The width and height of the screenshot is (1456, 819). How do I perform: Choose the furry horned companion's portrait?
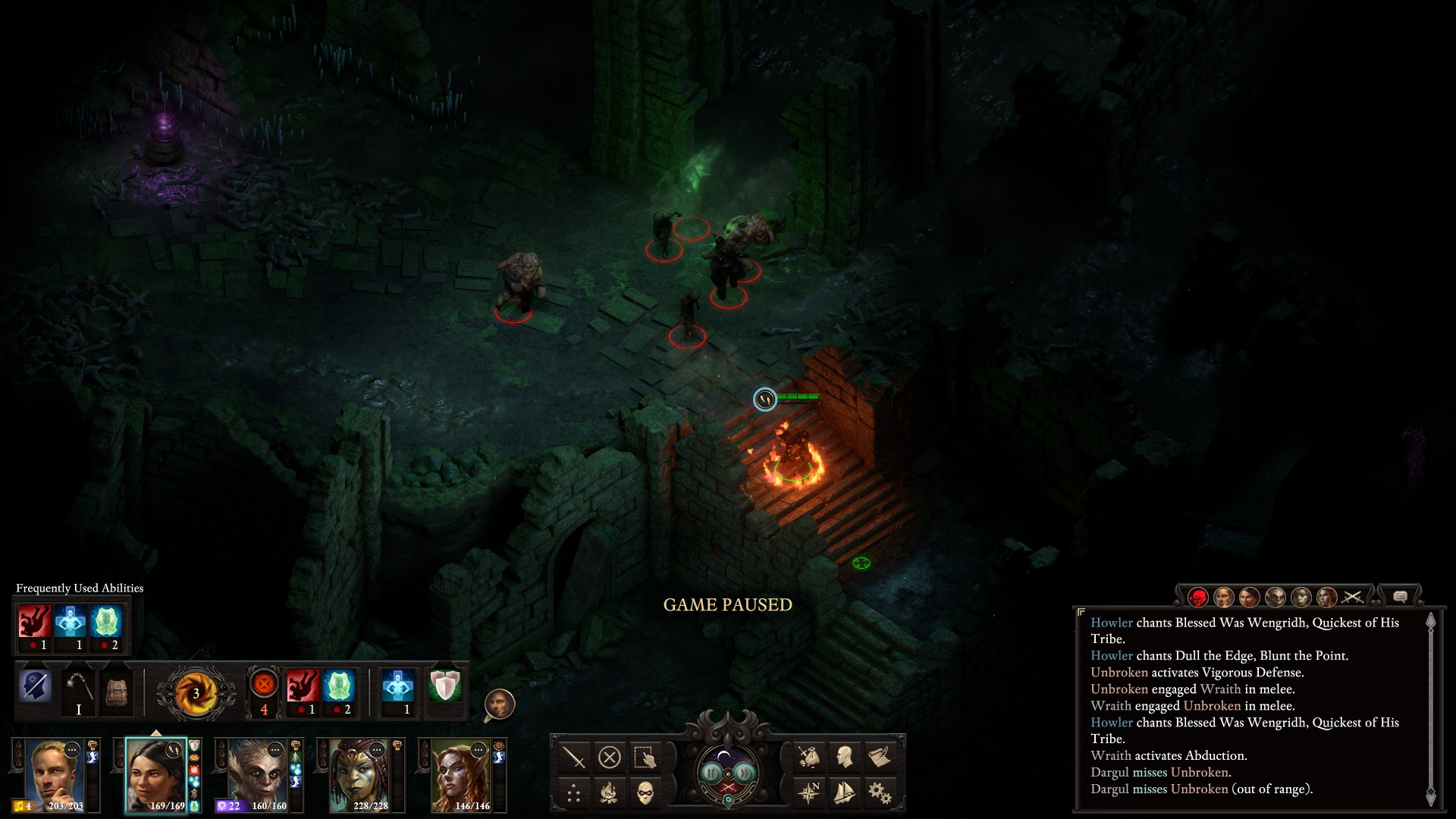(x=258, y=773)
